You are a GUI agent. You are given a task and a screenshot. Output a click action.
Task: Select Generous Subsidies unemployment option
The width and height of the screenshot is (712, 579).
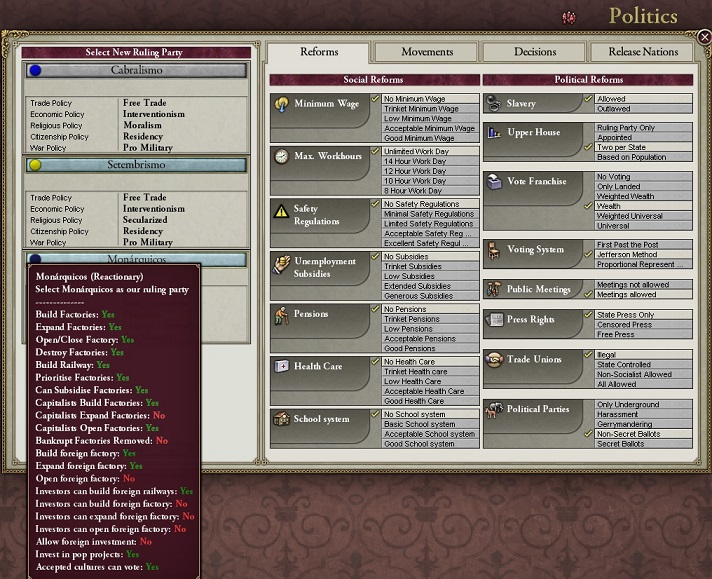tap(428, 296)
